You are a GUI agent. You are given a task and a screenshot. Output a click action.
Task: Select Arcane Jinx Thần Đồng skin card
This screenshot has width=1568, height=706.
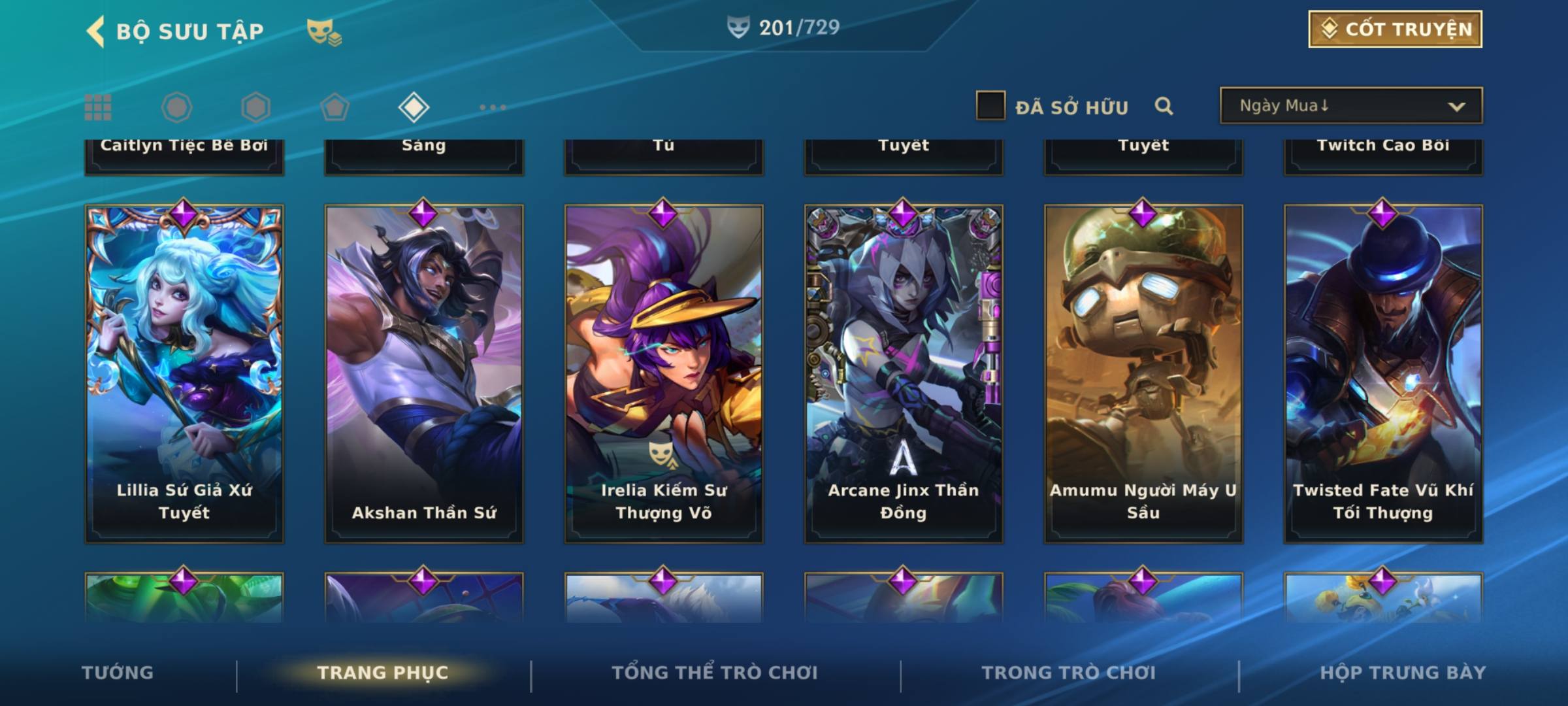pos(904,374)
